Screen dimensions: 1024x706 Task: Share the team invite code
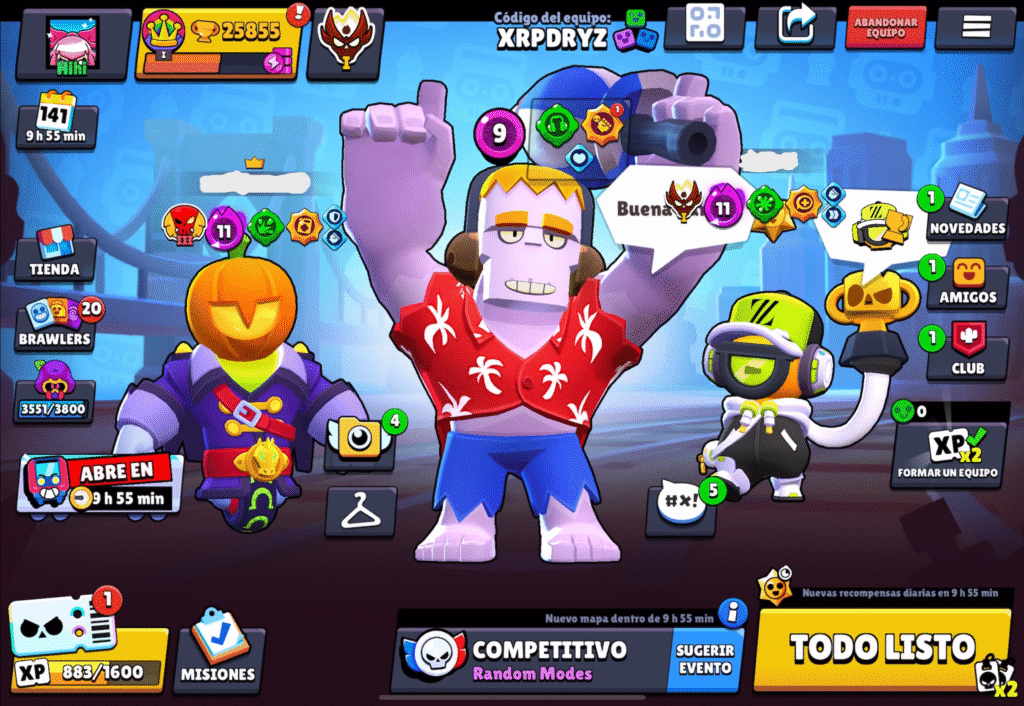795,26
